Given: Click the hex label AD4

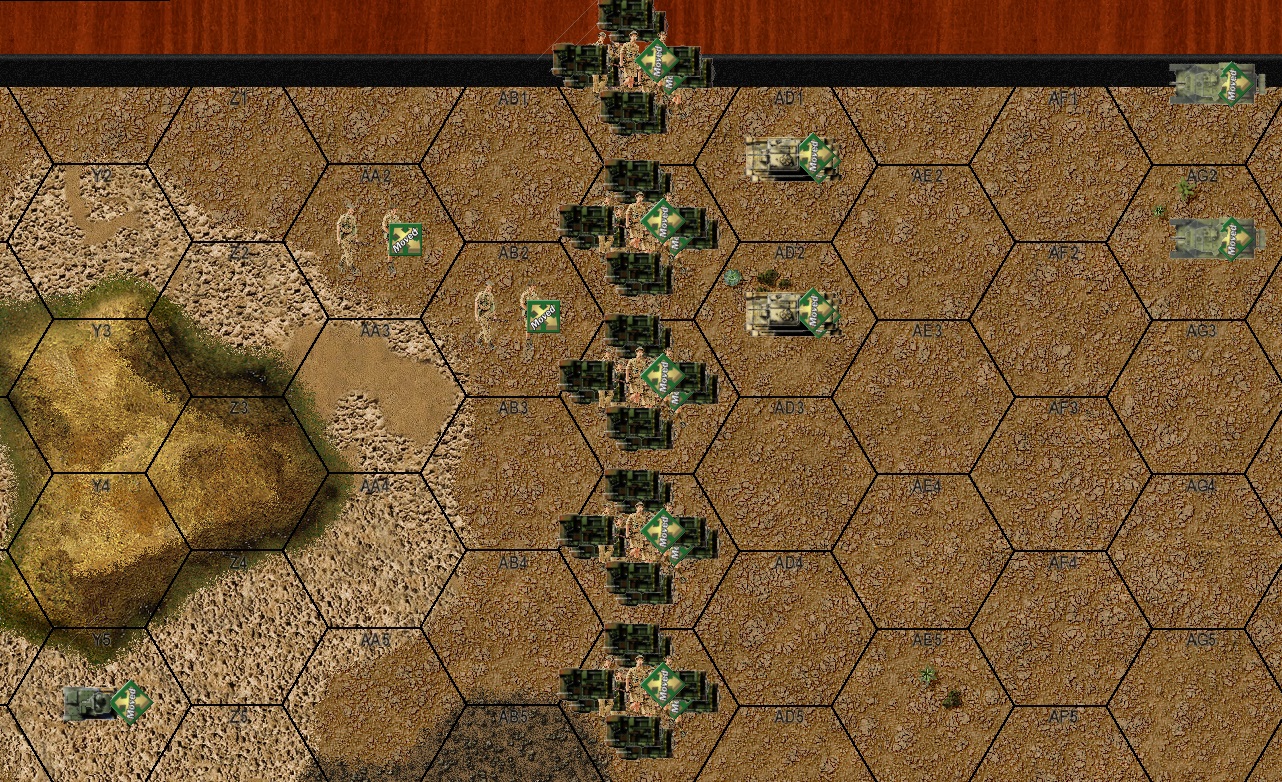Looking at the screenshot, I should 791,562.
